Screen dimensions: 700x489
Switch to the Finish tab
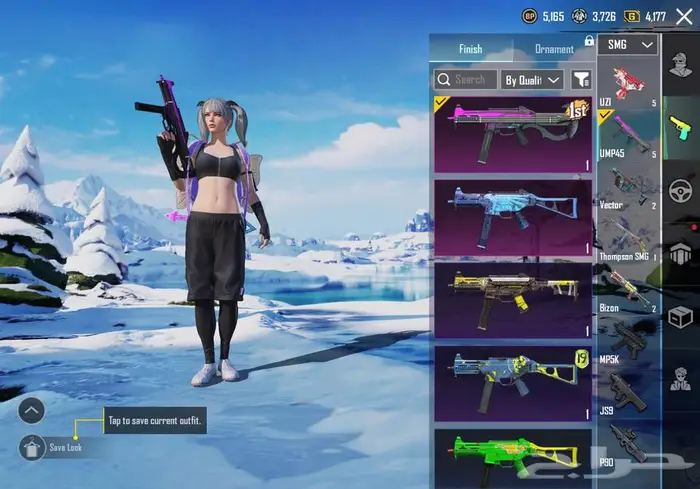(x=470, y=49)
